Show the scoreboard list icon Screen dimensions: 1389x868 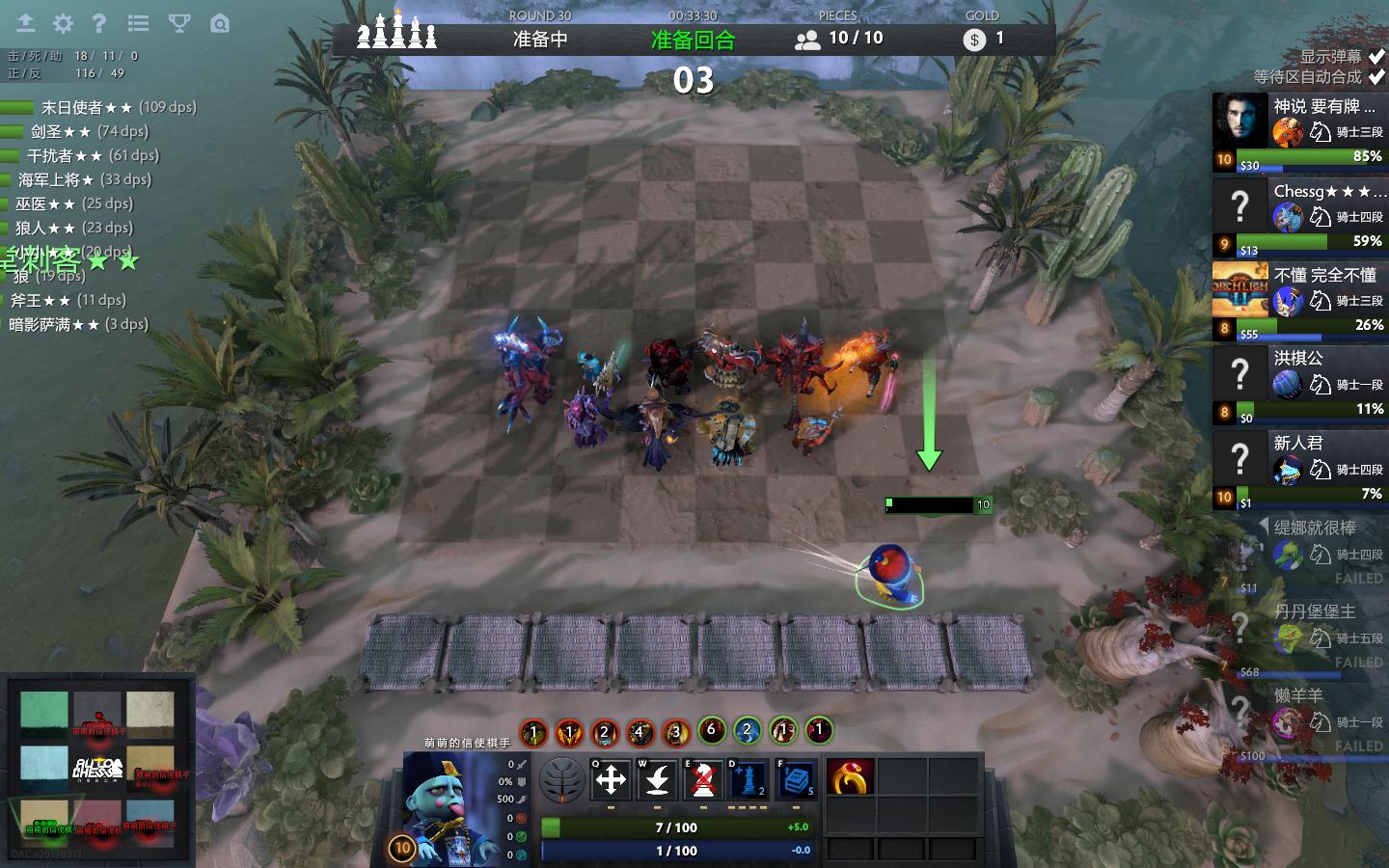coord(138,23)
